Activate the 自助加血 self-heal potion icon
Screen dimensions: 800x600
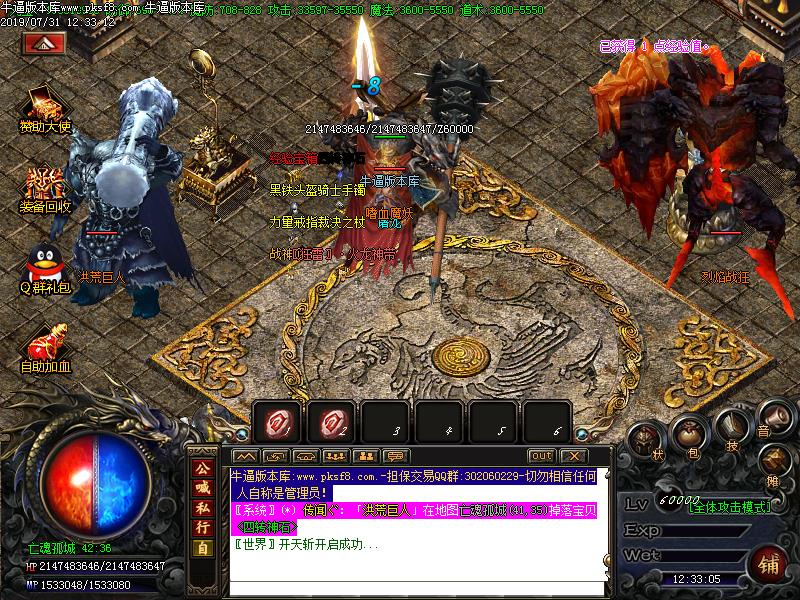[45, 343]
